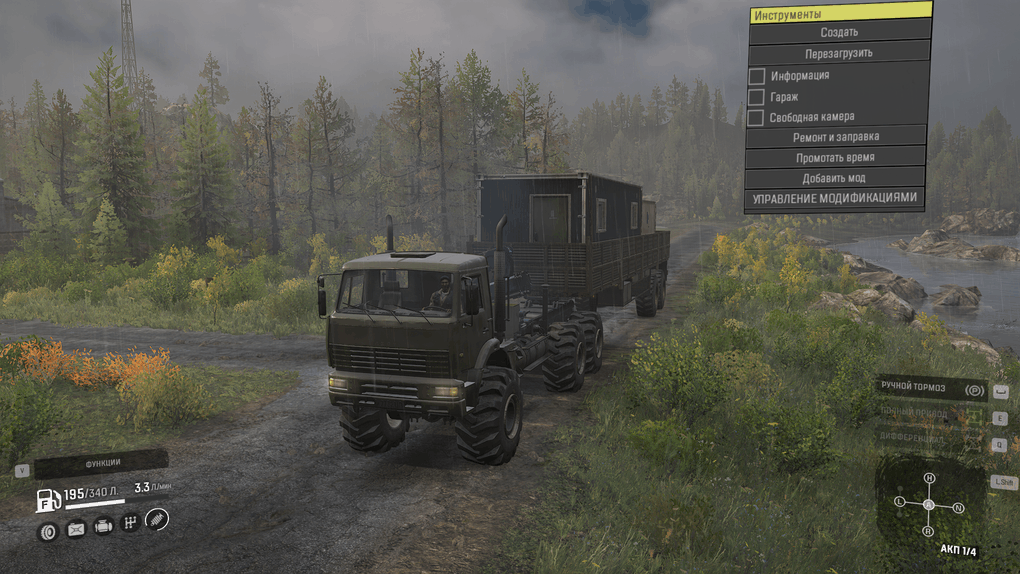
Task: Open the Функции panel
Action: click(x=100, y=464)
